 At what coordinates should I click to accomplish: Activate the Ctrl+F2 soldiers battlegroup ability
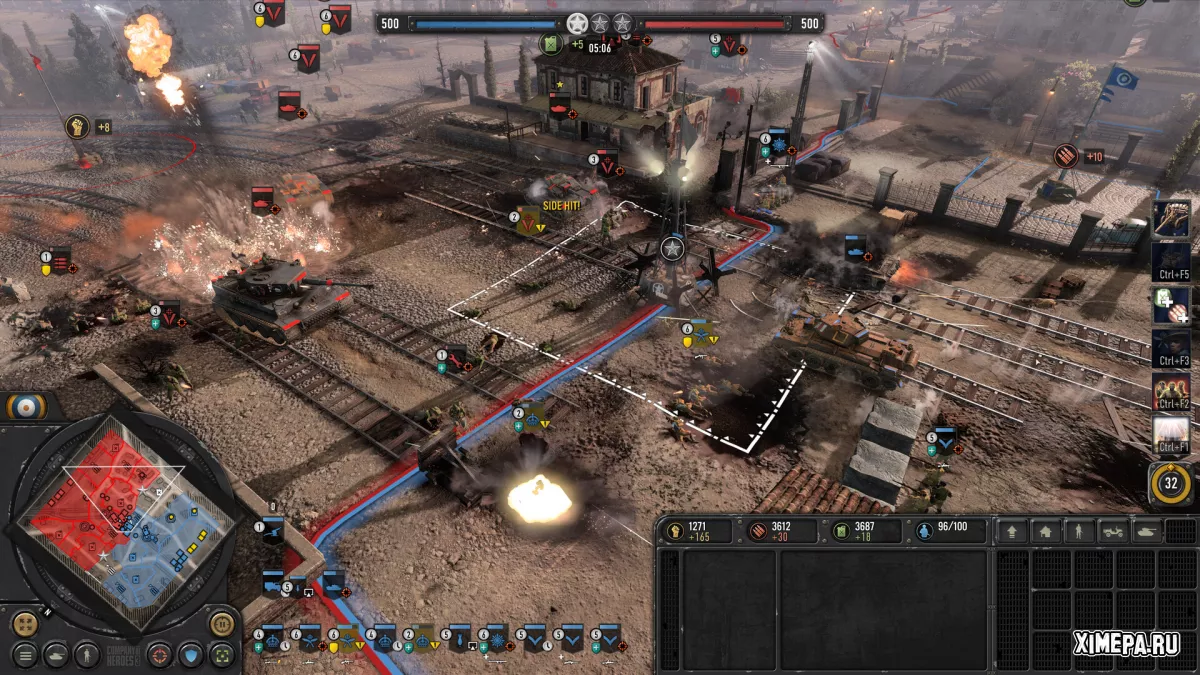1171,391
